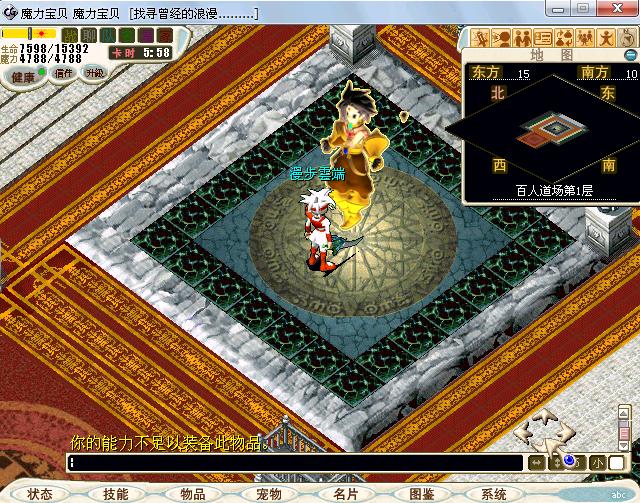Open the 物品 items menu
Screen dimensions: 640x503
[192, 494]
